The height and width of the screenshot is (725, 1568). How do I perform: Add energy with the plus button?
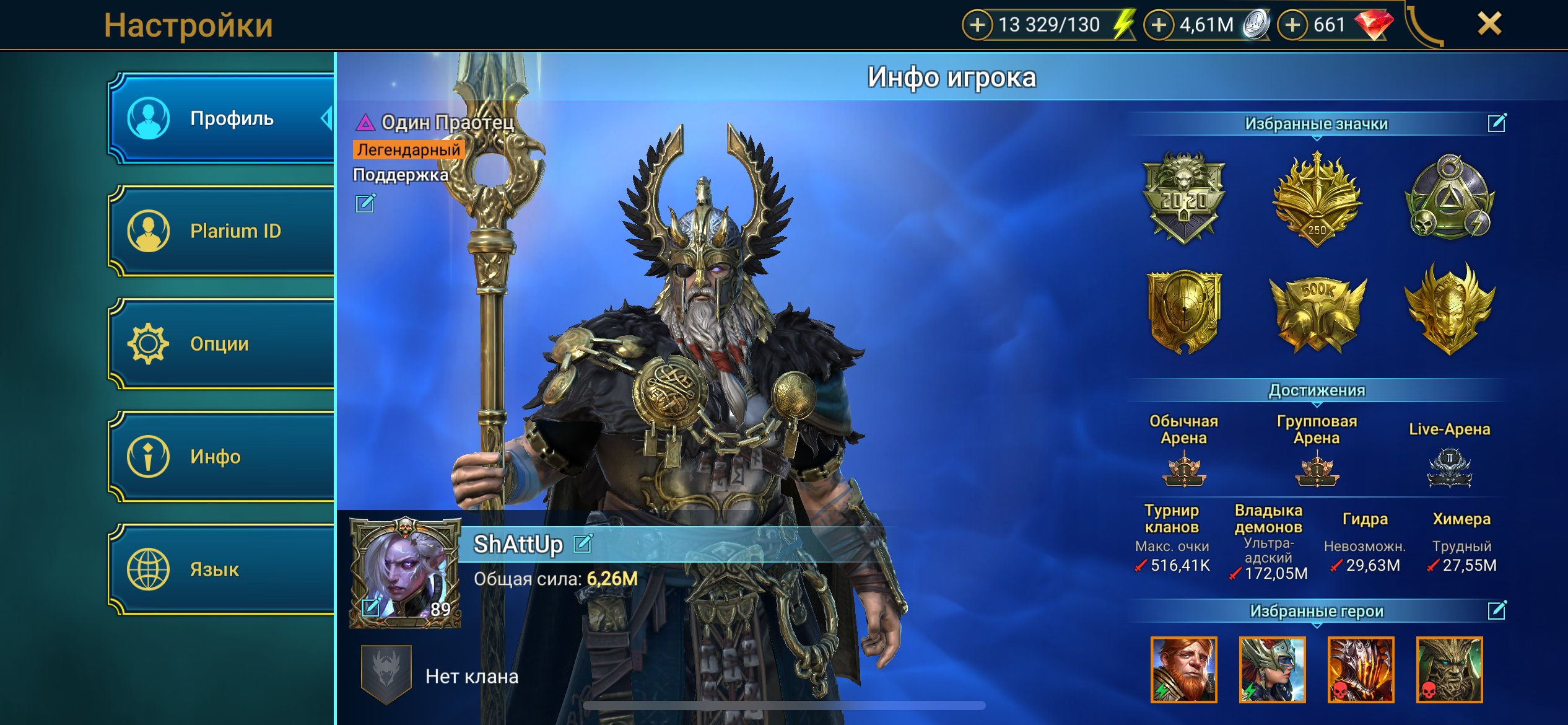click(977, 25)
